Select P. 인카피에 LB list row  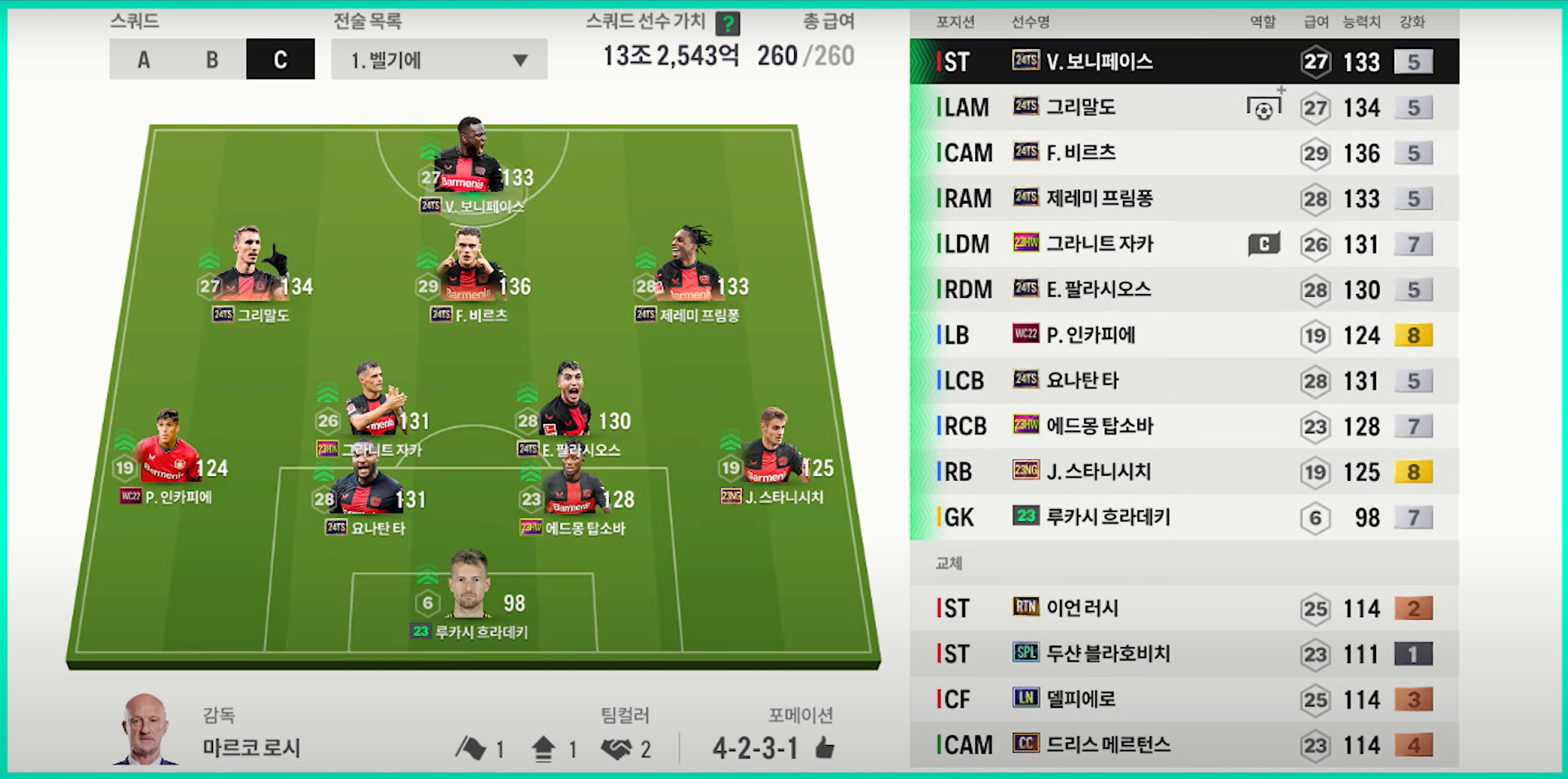point(1184,335)
